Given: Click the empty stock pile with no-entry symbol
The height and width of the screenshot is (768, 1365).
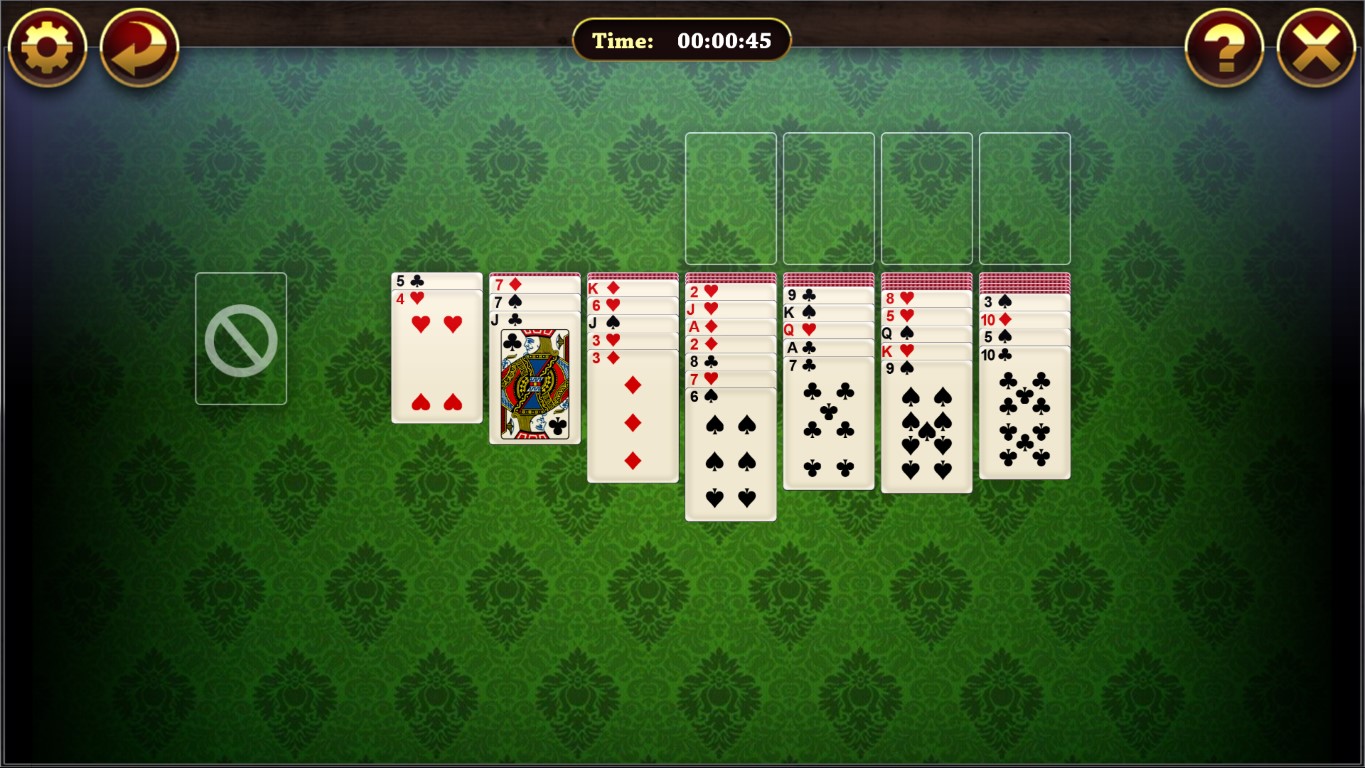Looking at the screenshot, I should click(240, 338).
